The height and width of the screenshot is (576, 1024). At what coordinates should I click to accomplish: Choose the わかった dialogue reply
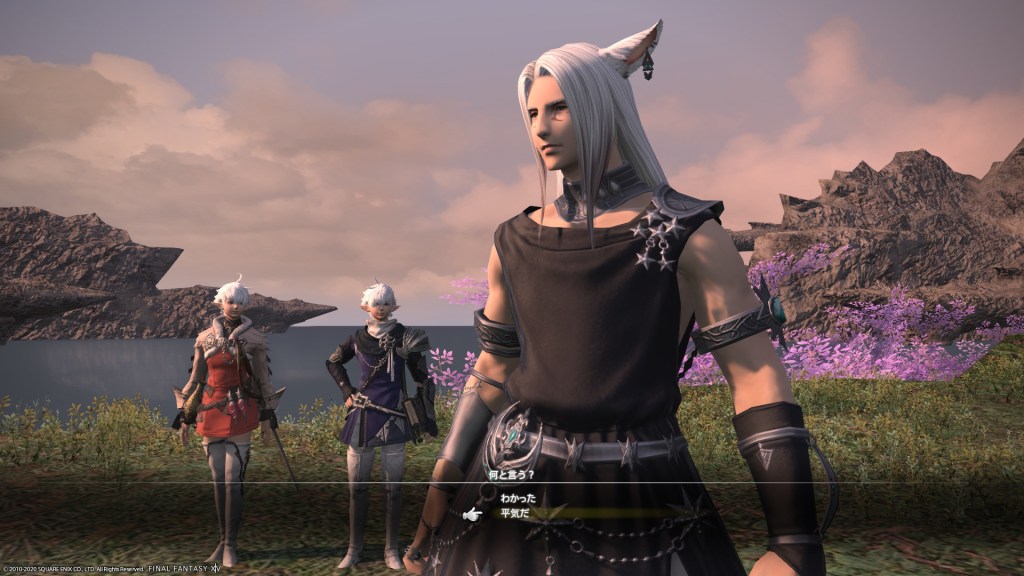coord(519,497)
